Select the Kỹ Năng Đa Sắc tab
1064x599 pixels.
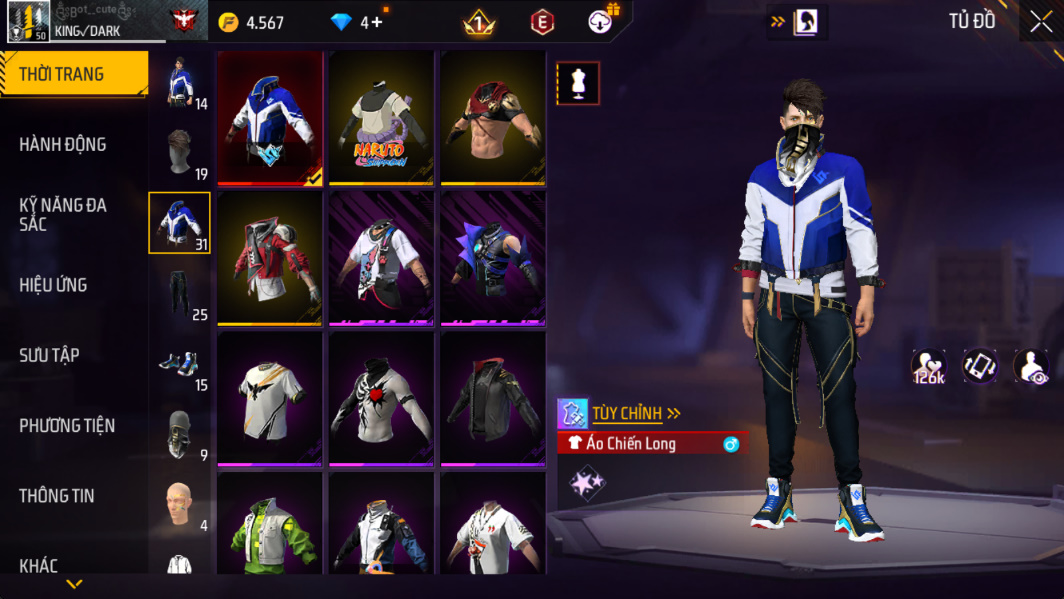coord(63,214)
